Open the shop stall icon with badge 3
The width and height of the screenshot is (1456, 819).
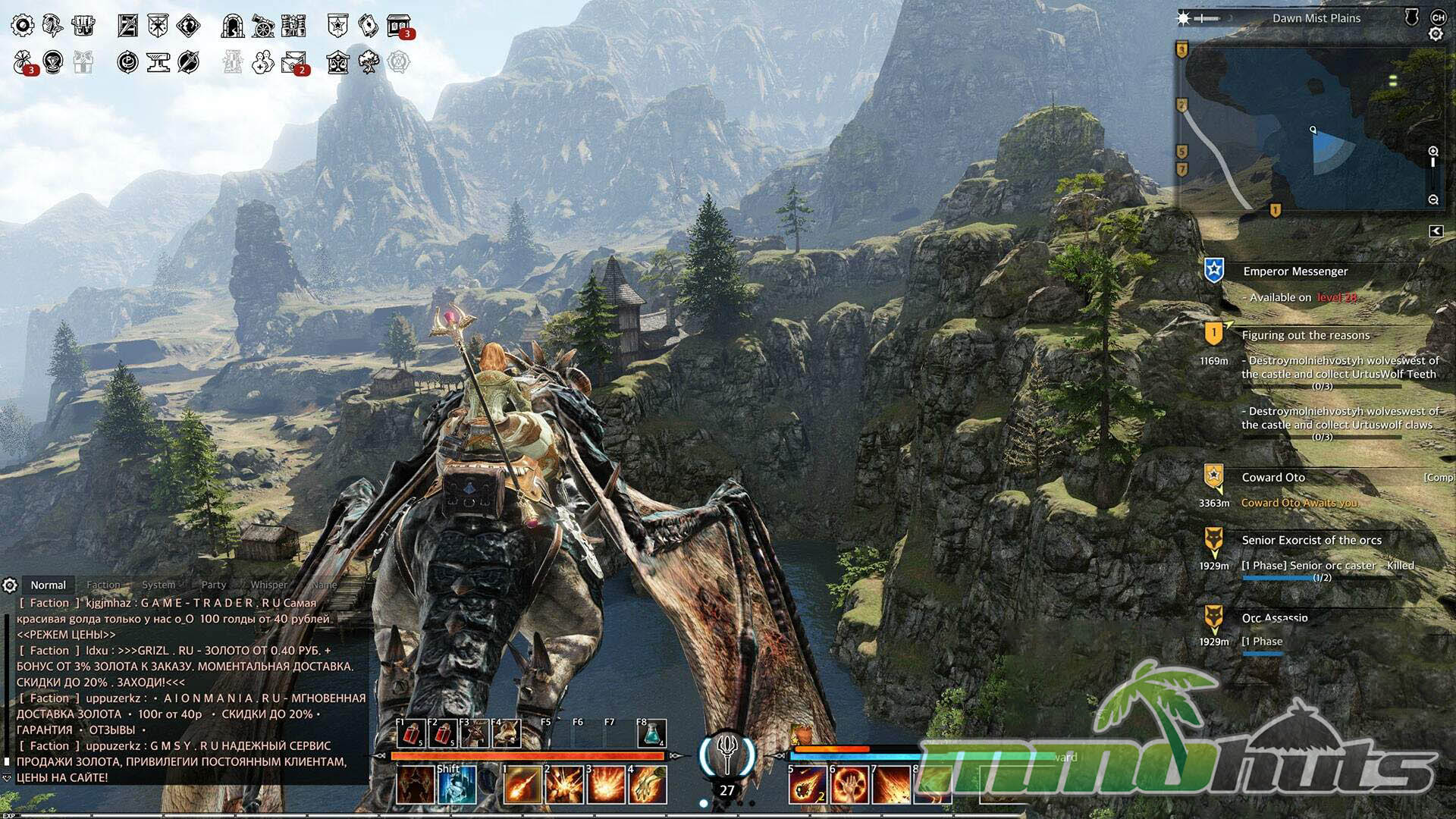coord(398,27)
